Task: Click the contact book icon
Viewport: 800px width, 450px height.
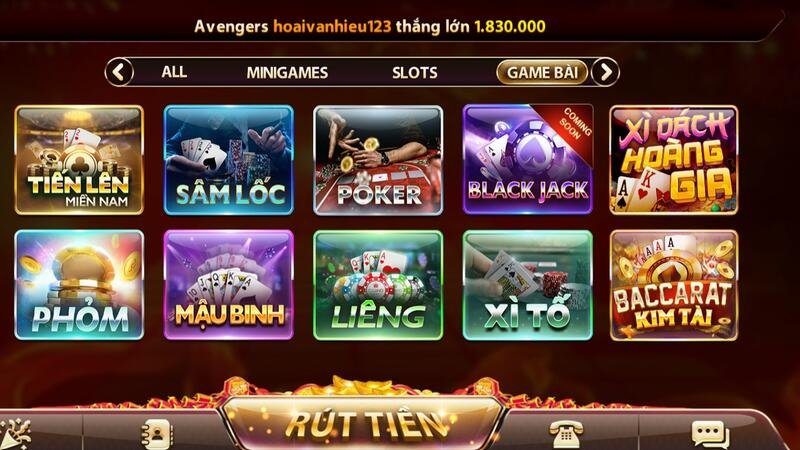Action: tap(157, 433)
